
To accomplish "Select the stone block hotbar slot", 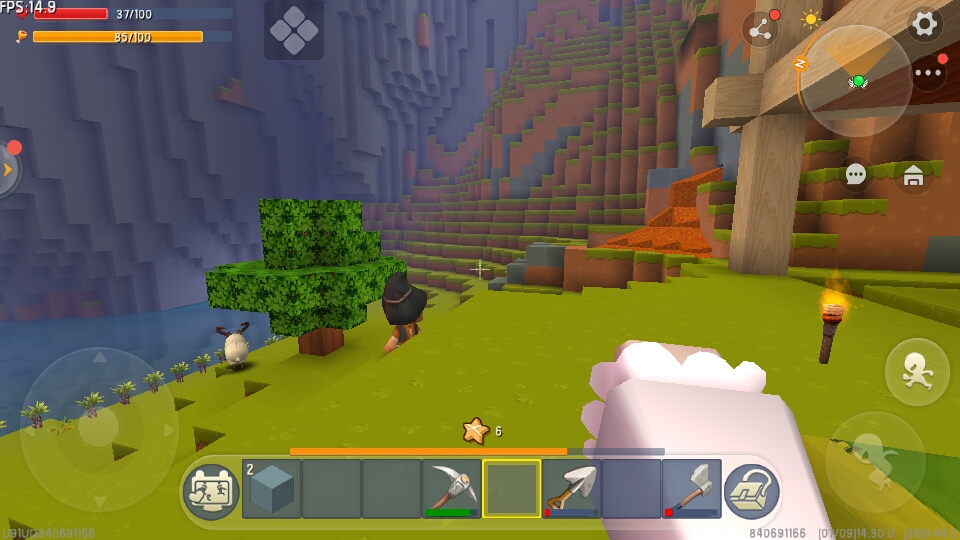I will tap(272, 488).
